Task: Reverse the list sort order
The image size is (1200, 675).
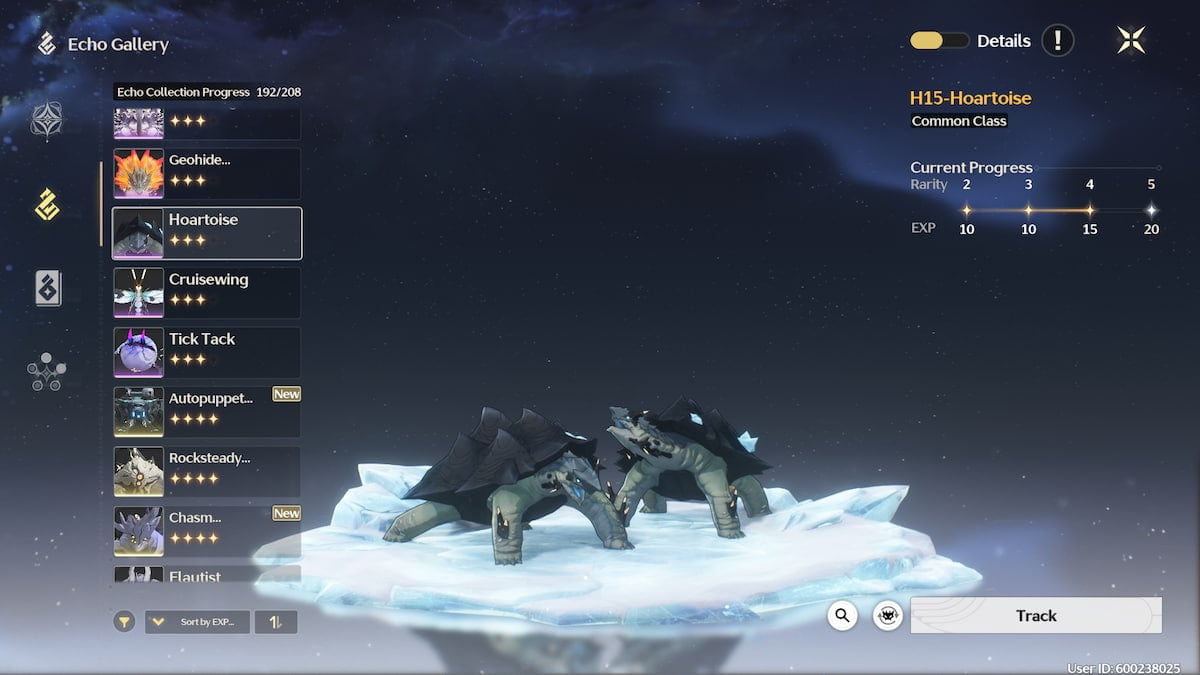Action: click(275, 622)
